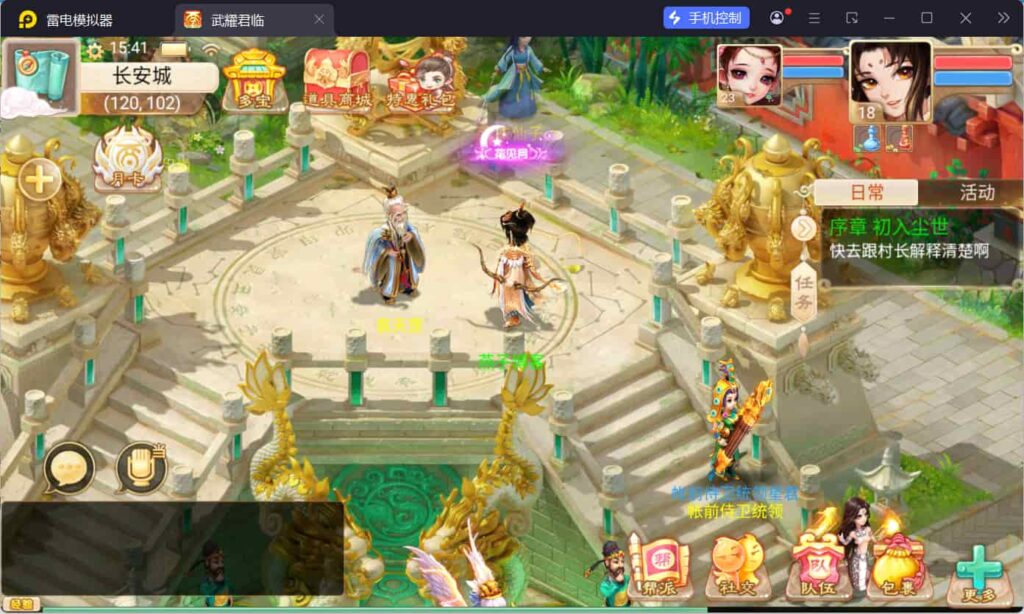The width and height of the screenshot is (1024, 614).
Task: Switch to the 日常 tab
Action: pos(866,193)
